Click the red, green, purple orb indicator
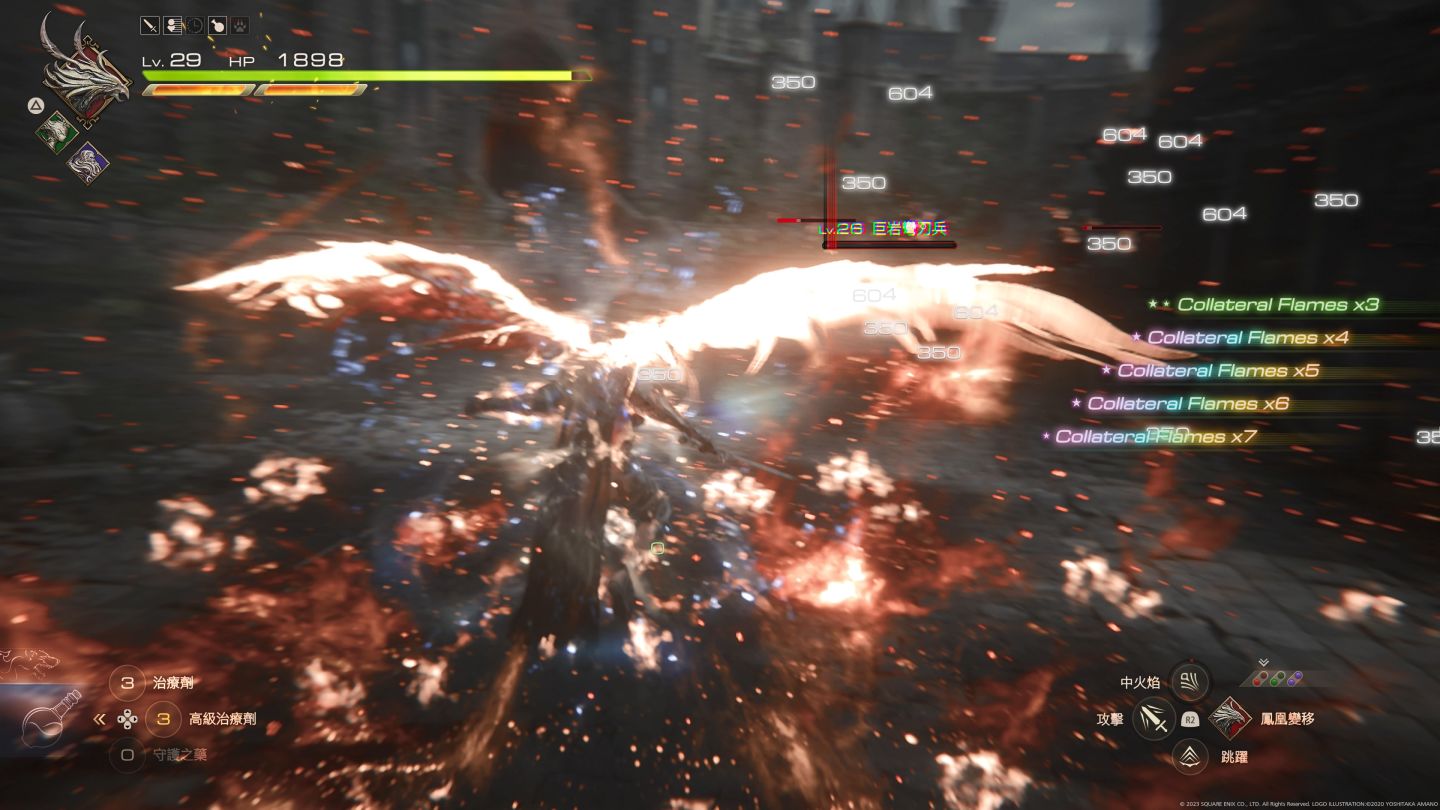Viewport: 1440px width, 810px height. click(x=1278, y=678)
